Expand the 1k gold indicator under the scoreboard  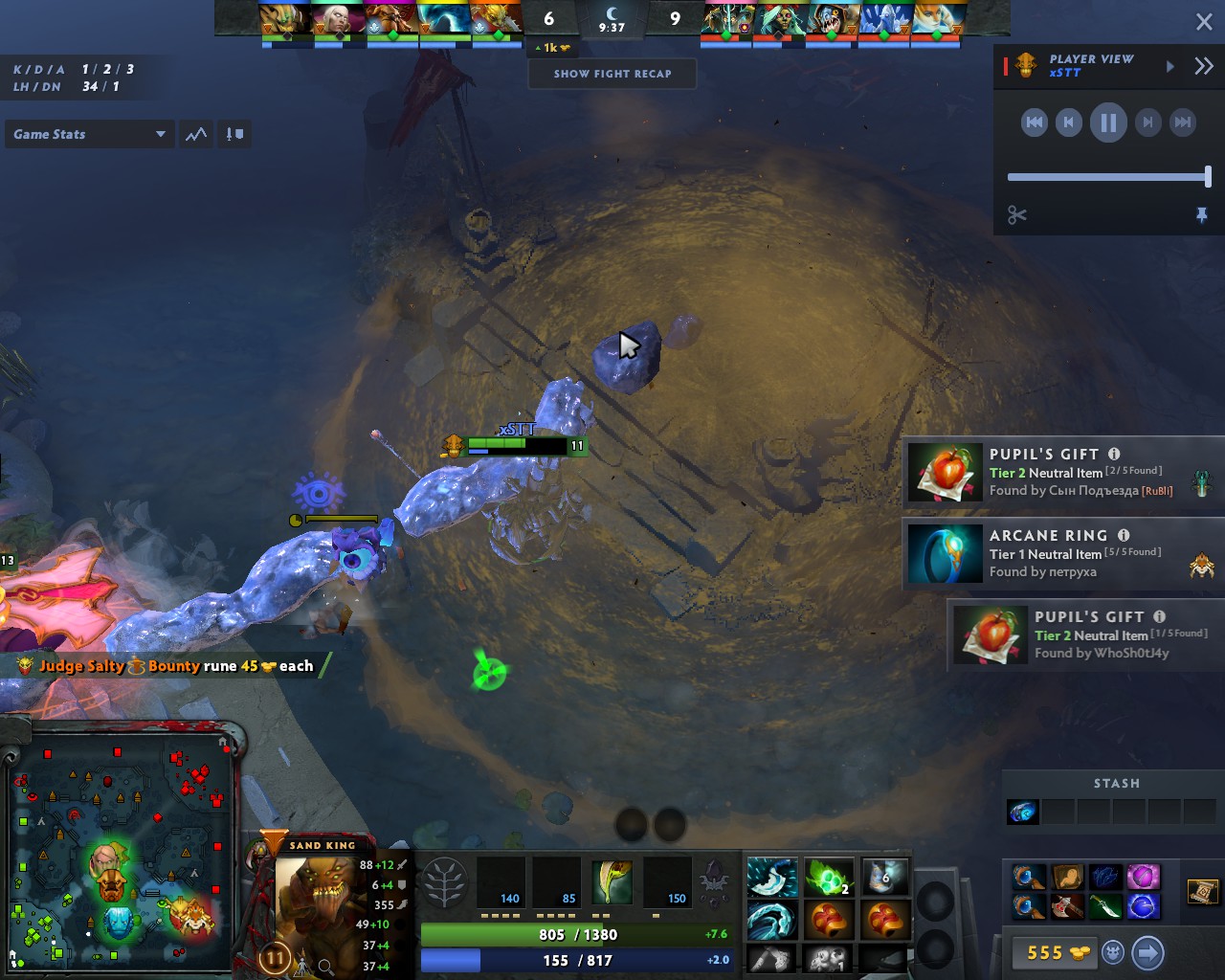(x=551, y=47)
